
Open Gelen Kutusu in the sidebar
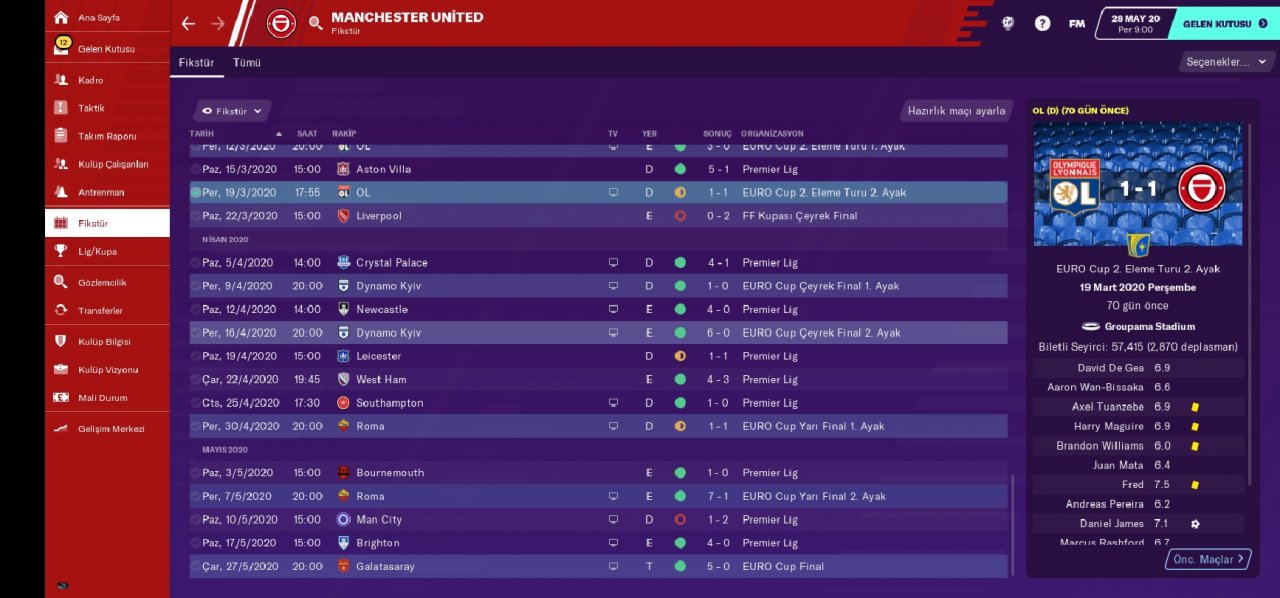click(106, 49)
